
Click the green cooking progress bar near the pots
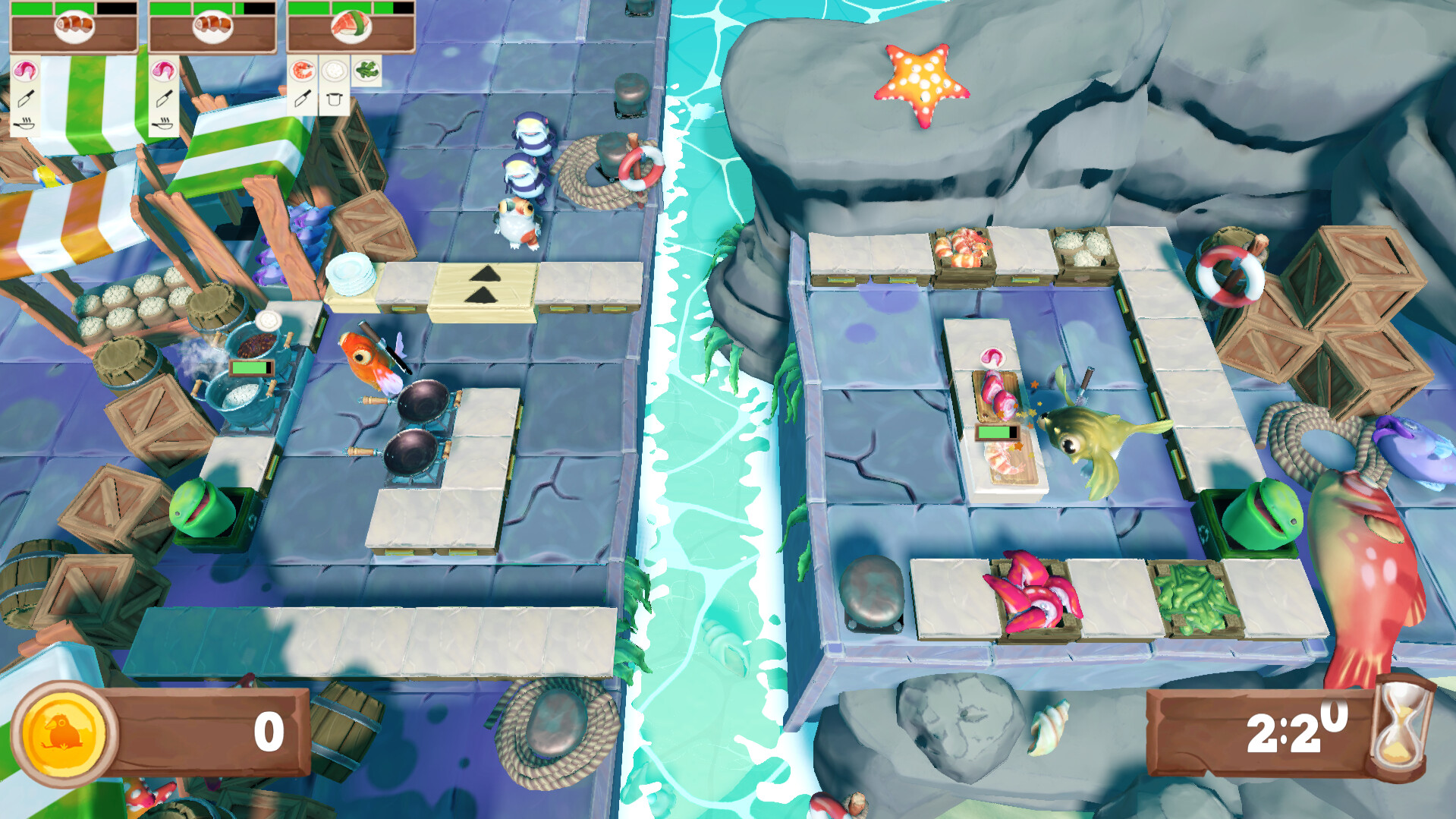[250, 366]
